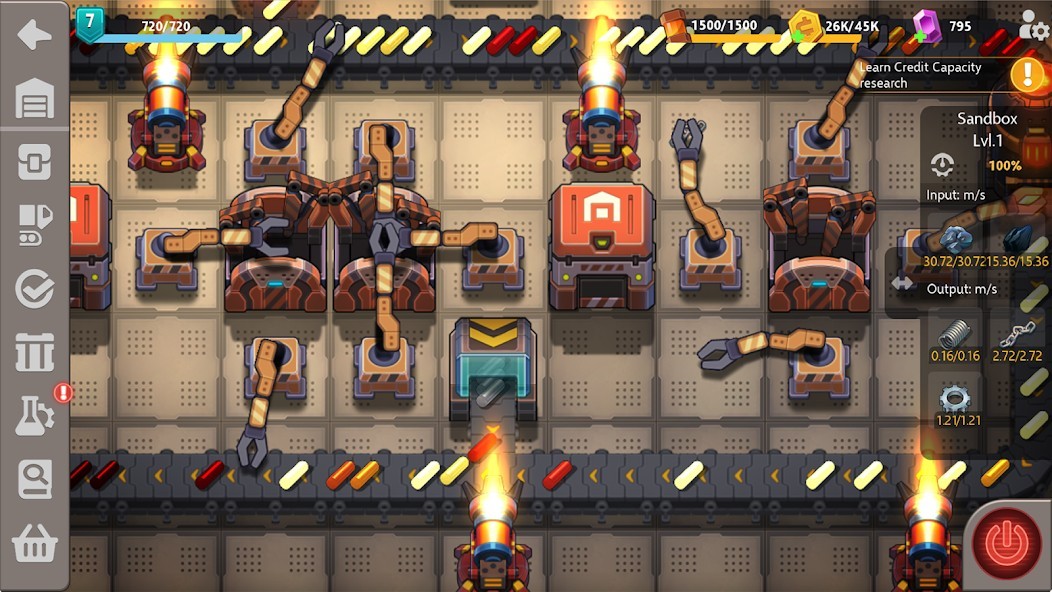
Task: Open the blueprint and pill sidebar icon
Action: click(x=34, y=226)
